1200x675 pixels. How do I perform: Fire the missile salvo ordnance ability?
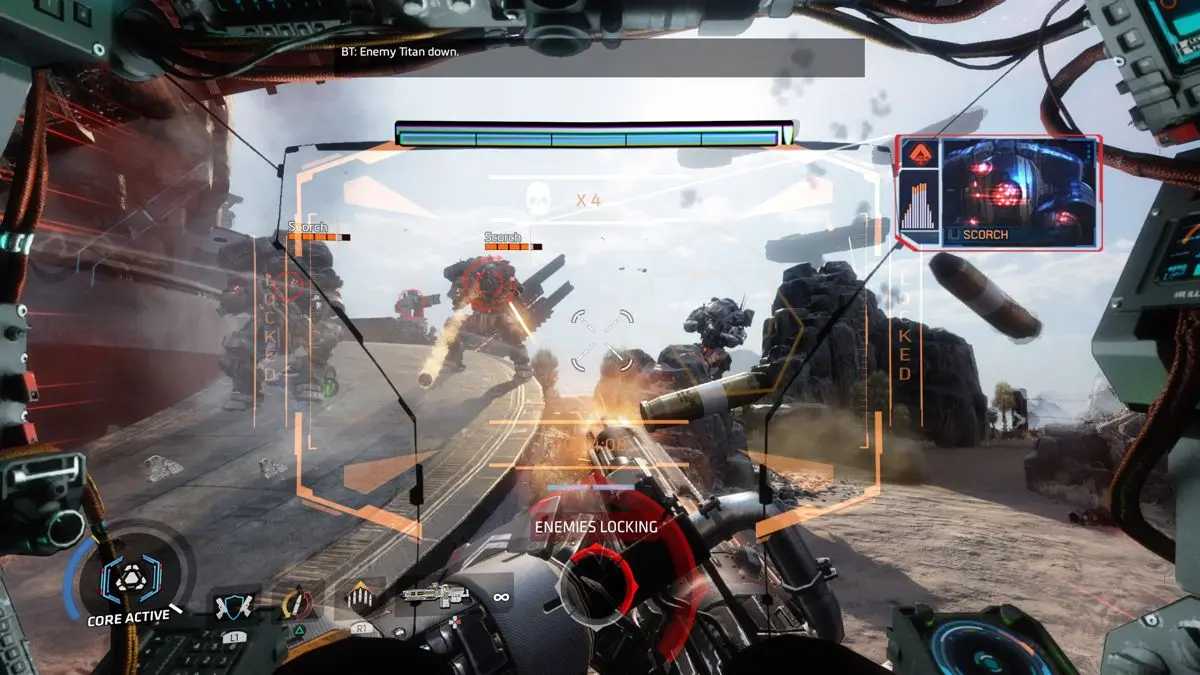[359, 599]
